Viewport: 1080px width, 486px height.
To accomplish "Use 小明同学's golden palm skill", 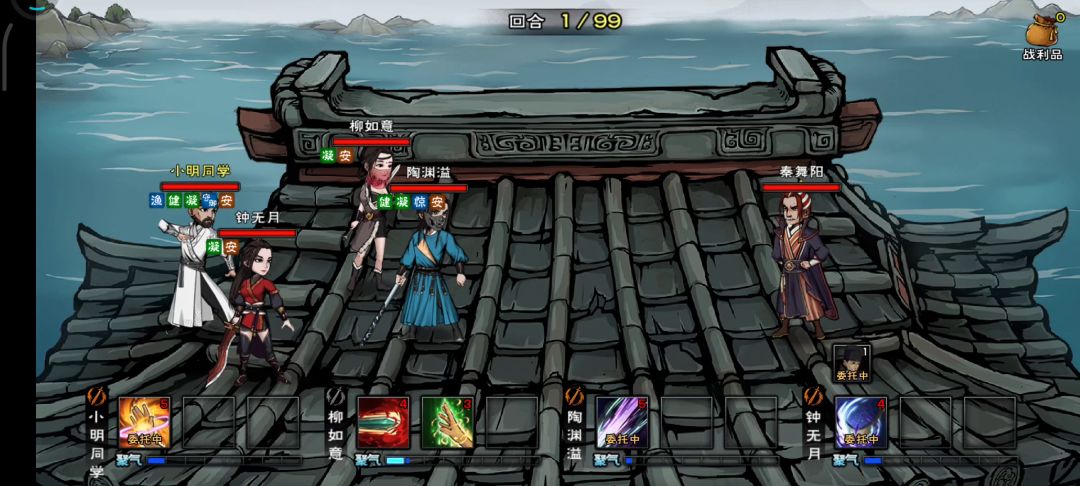I will point(144,422).
